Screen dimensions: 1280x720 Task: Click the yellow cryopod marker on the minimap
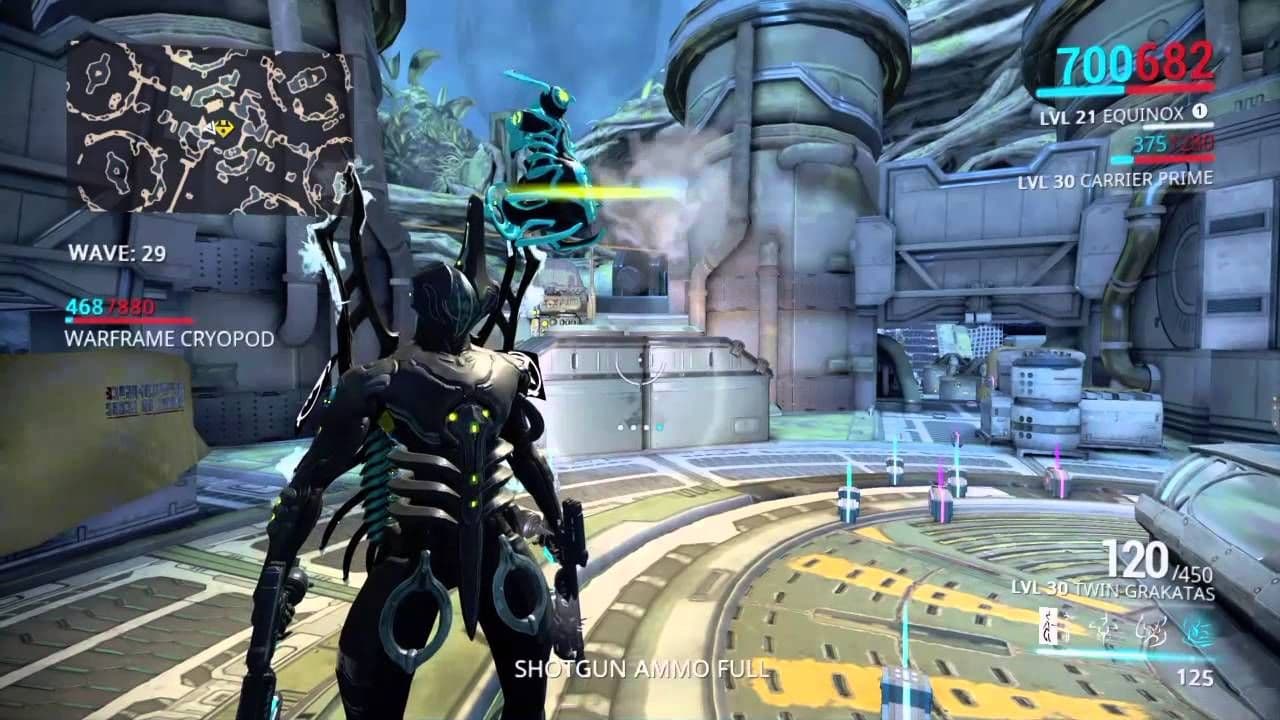tap(226, 128)
